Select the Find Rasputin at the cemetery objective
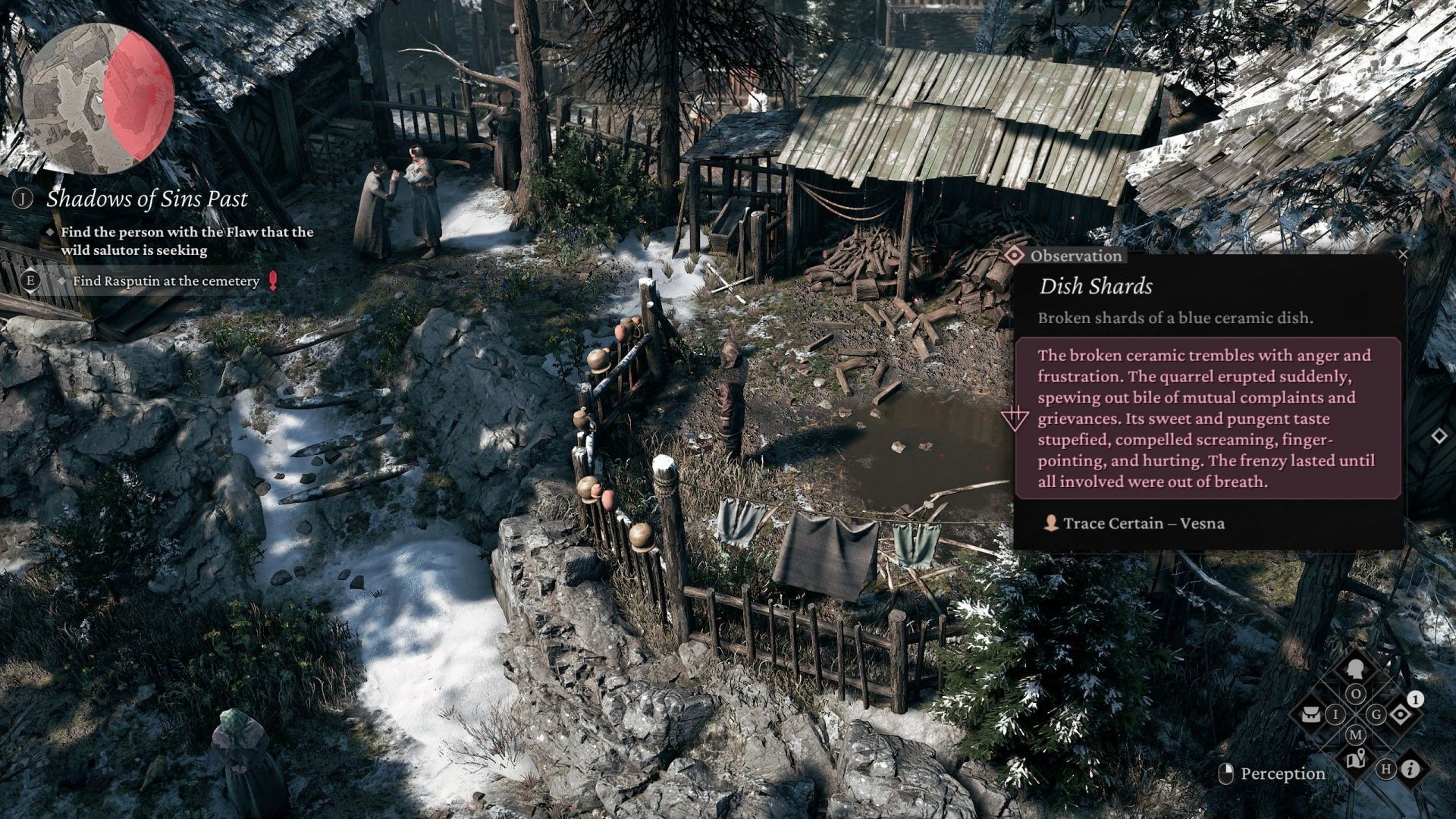Screen dimensions: 1456x819 pos(165,281)
